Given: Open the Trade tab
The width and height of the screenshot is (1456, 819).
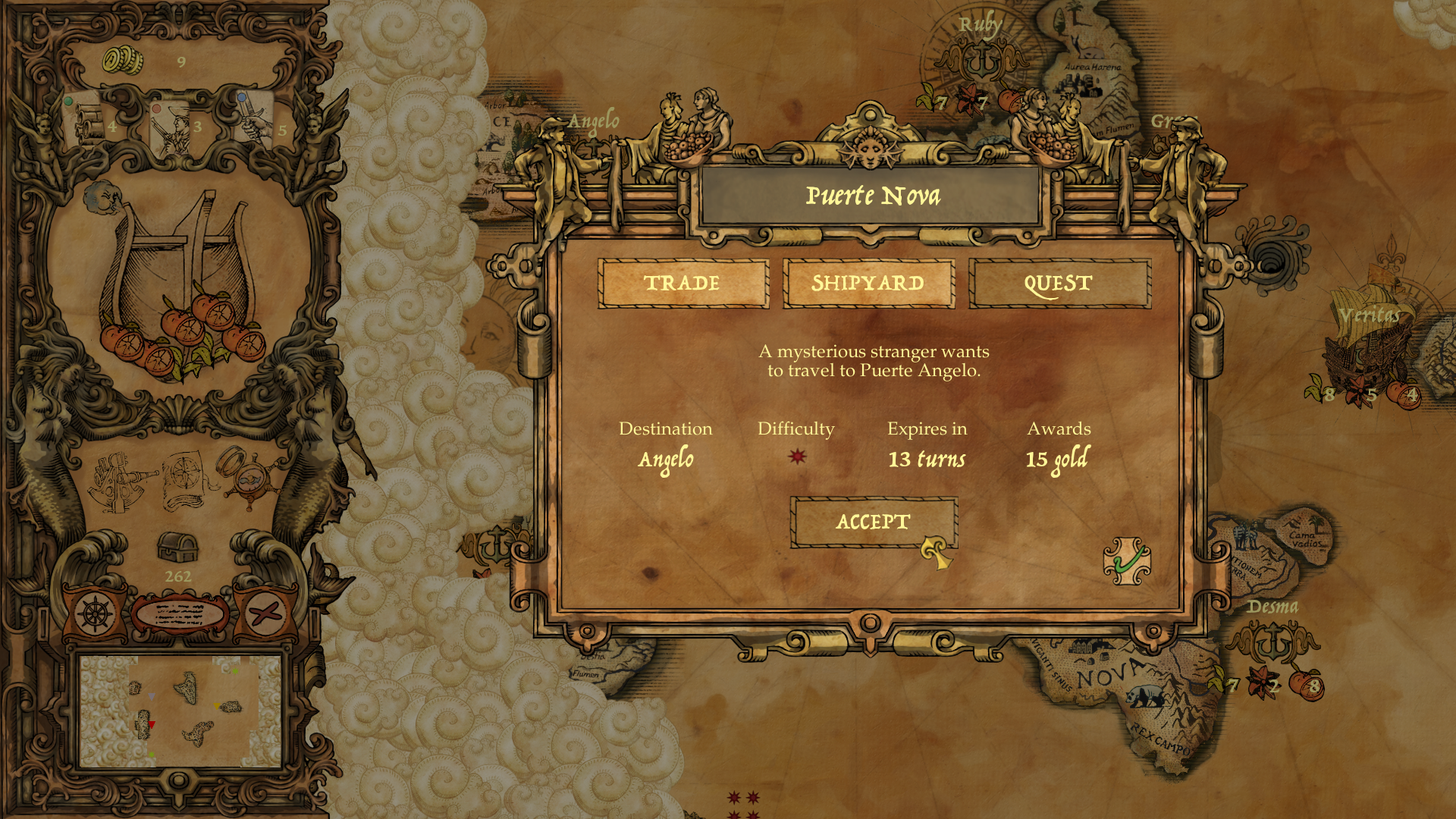Looking at the screenshot, I should click(682, 284).
